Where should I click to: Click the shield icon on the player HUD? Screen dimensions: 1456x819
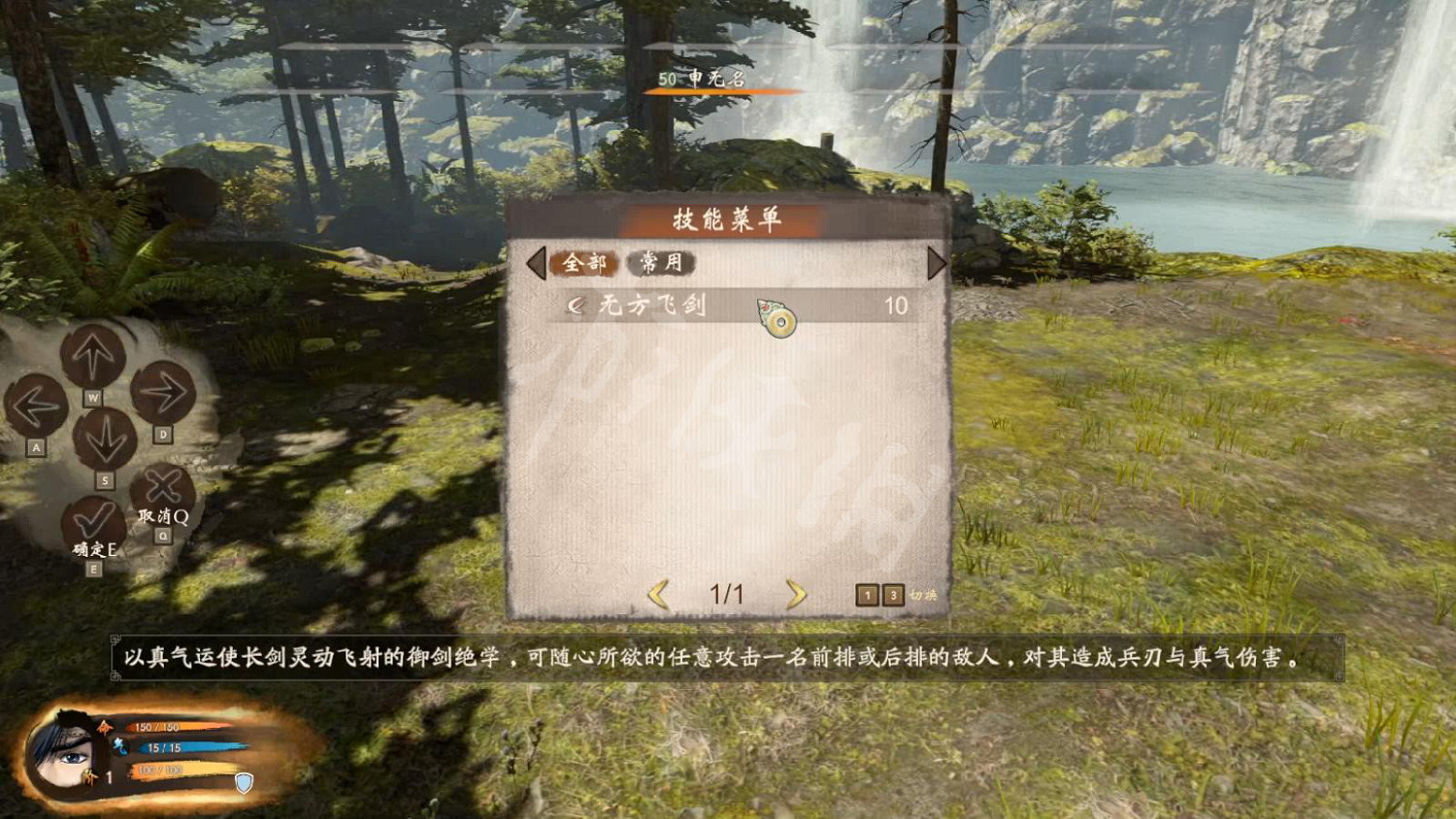click(245, 782)
